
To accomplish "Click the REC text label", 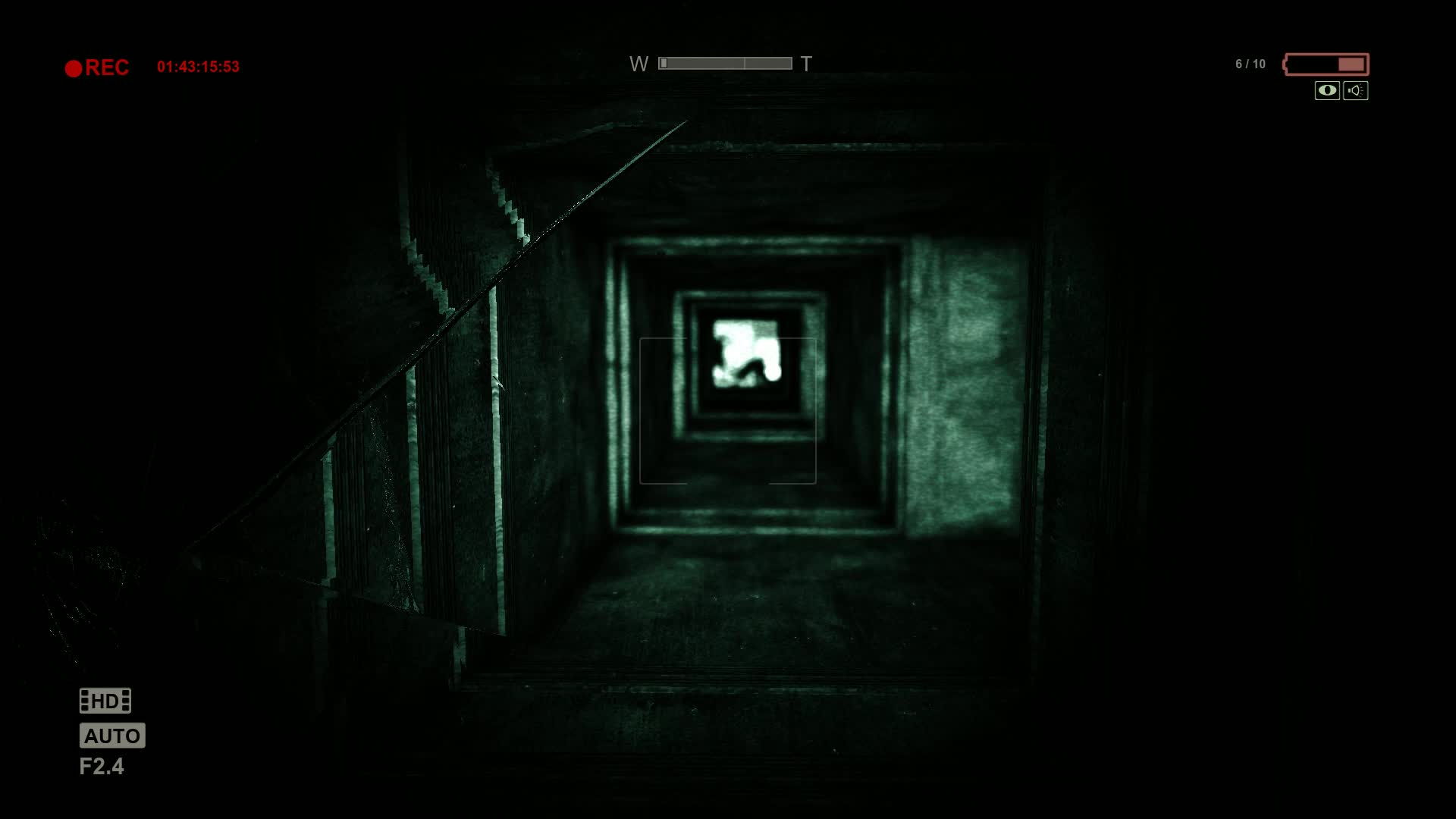I will [x=107, y=67].
